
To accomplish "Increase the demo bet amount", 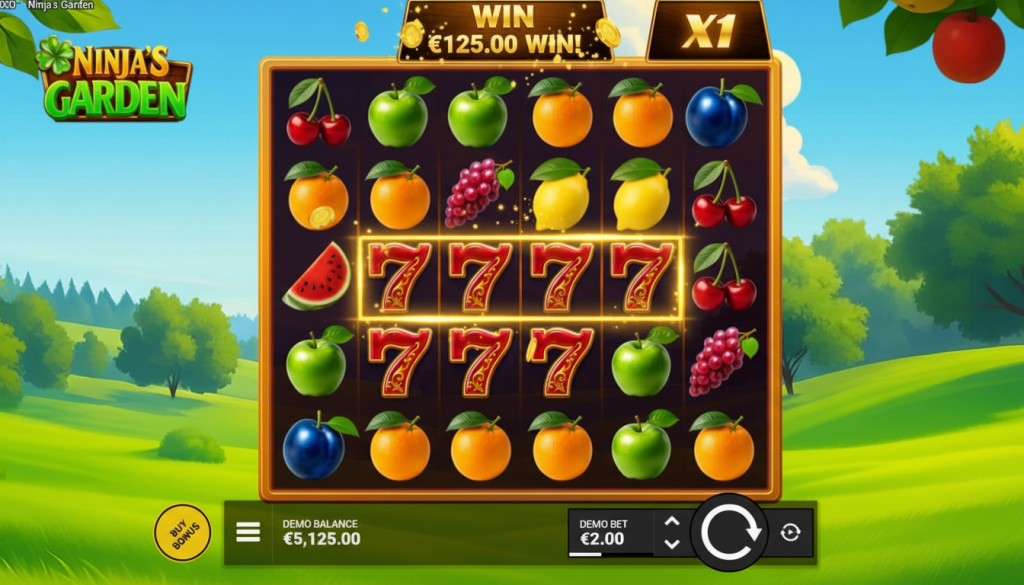I will [x=672, y=522].
